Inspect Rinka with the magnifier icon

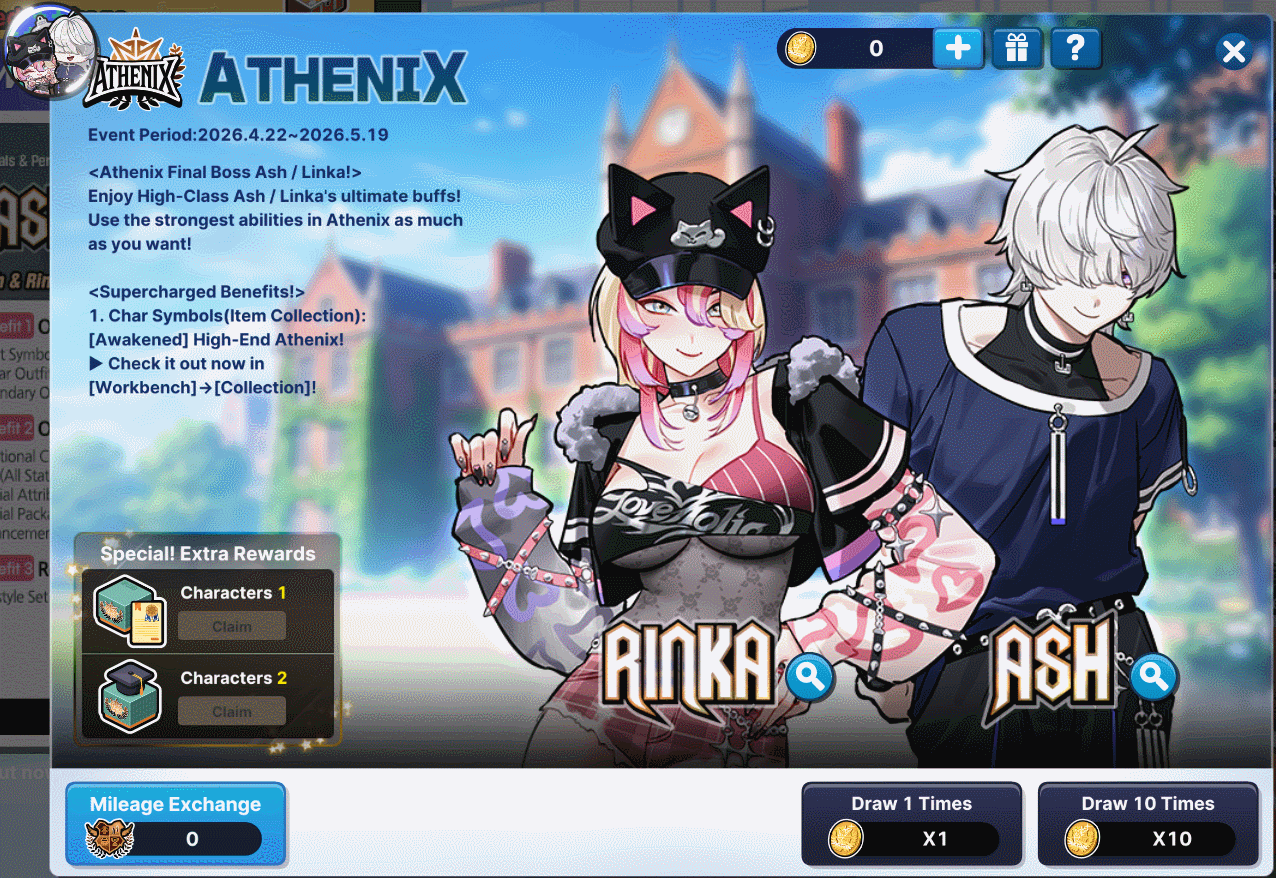(809, 677)
